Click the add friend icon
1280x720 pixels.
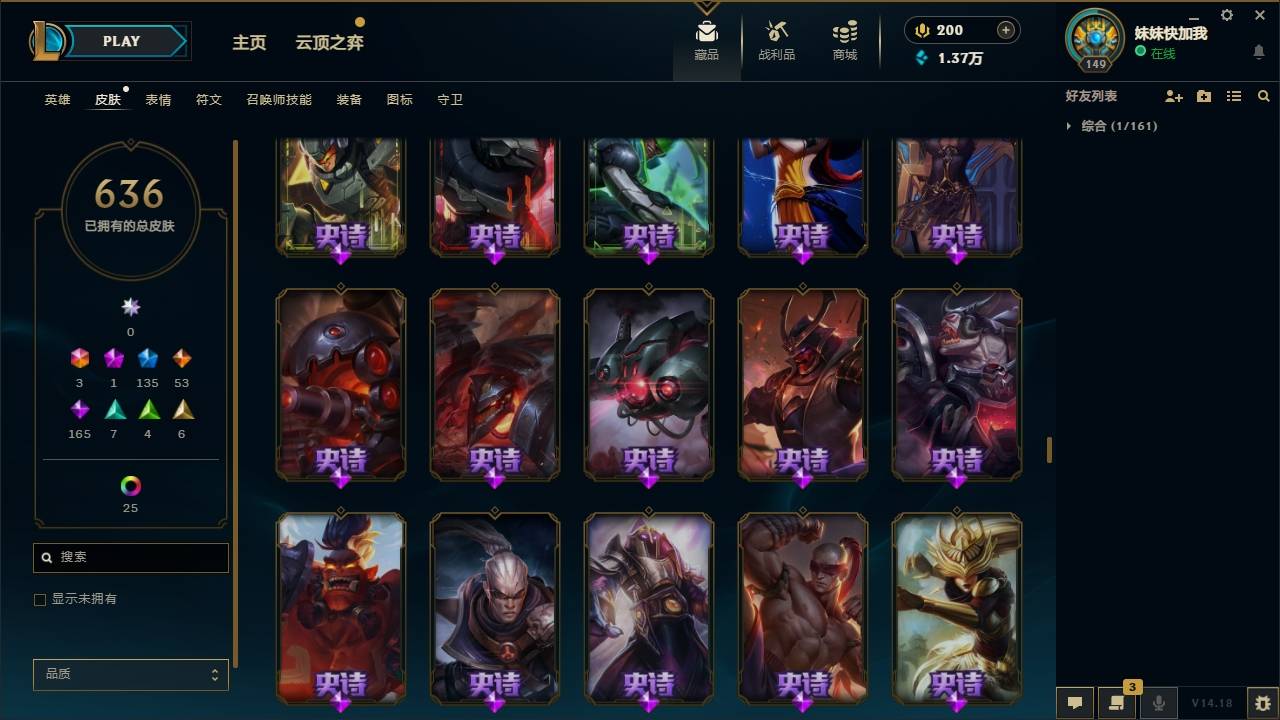coord(1174,96)
